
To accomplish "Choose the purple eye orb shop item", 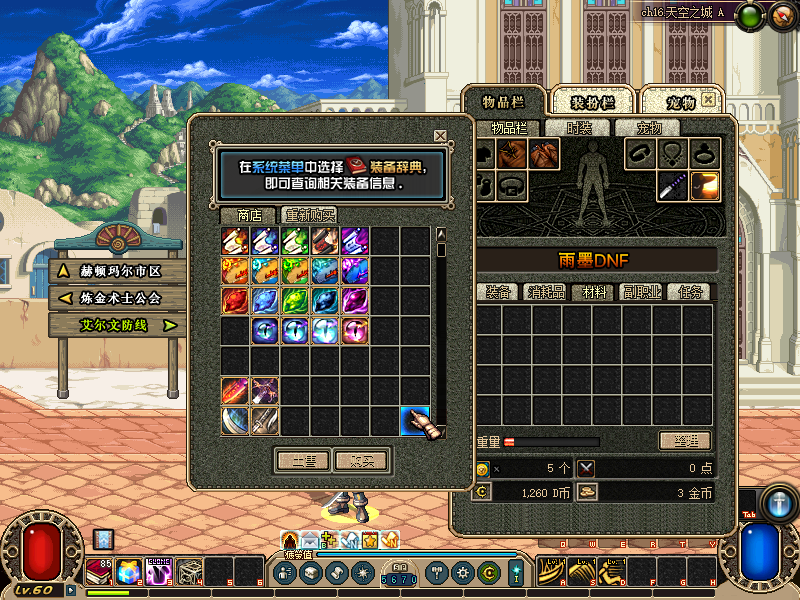I will (265, 331).
